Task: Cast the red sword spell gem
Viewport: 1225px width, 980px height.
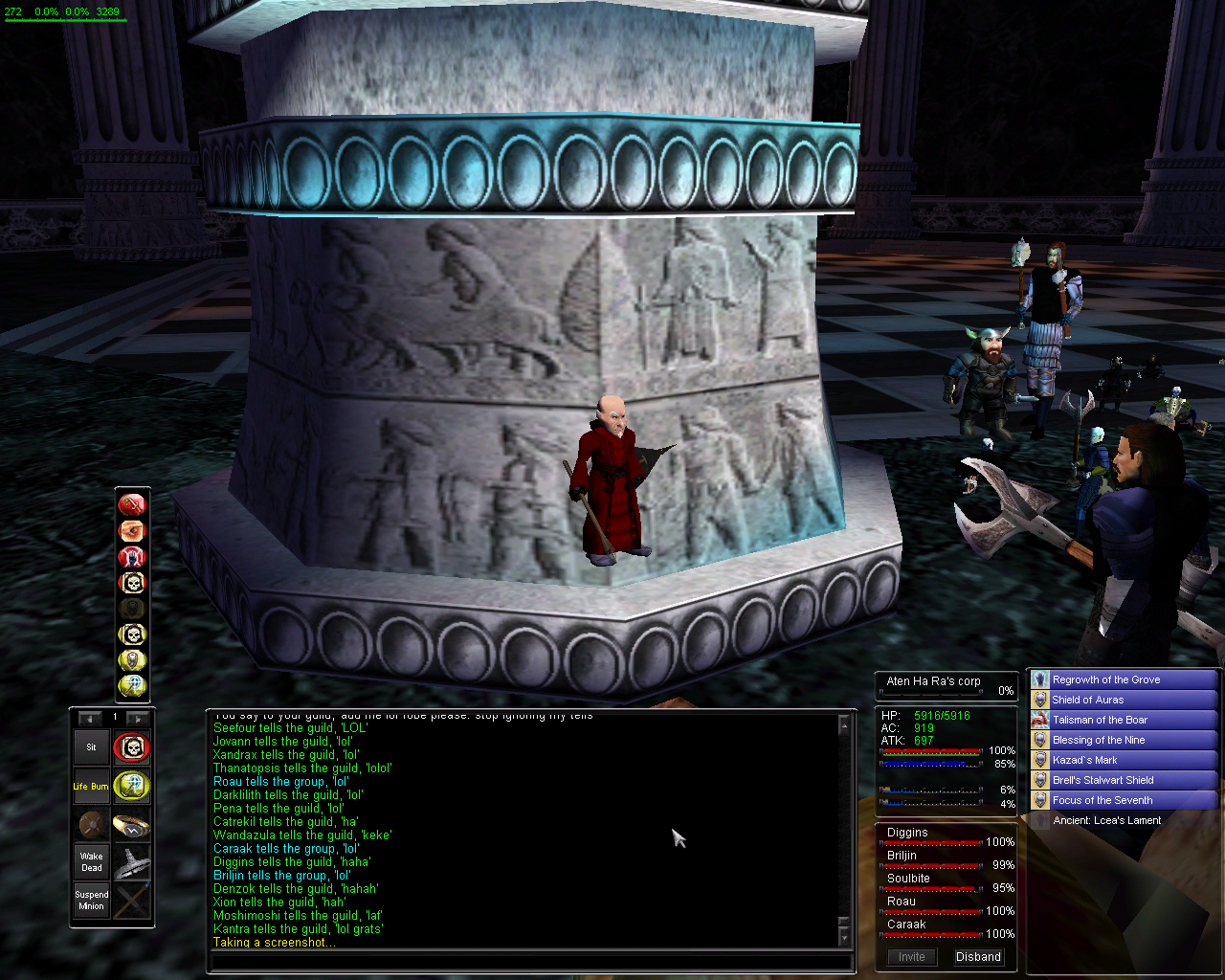Action: tap(132, 504)
